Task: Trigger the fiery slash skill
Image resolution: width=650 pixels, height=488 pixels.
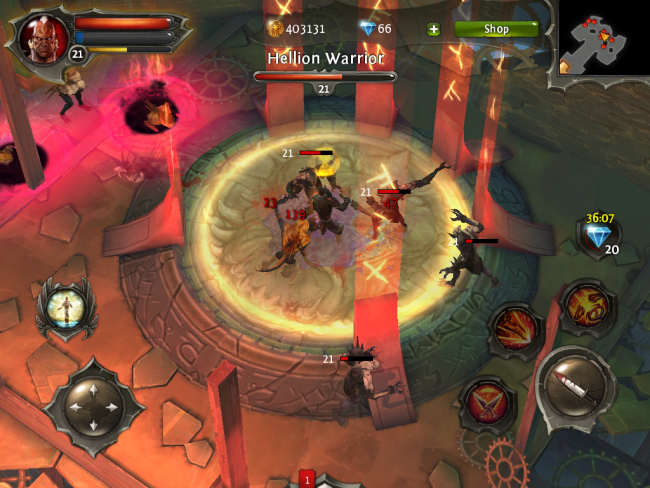Action: click(515, 330)
